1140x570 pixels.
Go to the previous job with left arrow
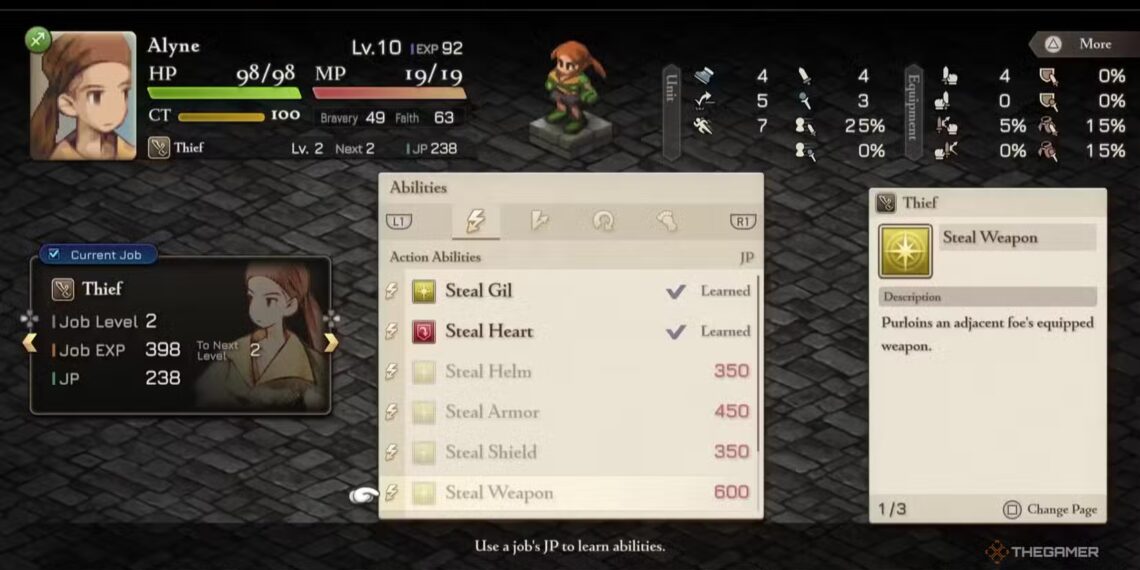[30, 343]
